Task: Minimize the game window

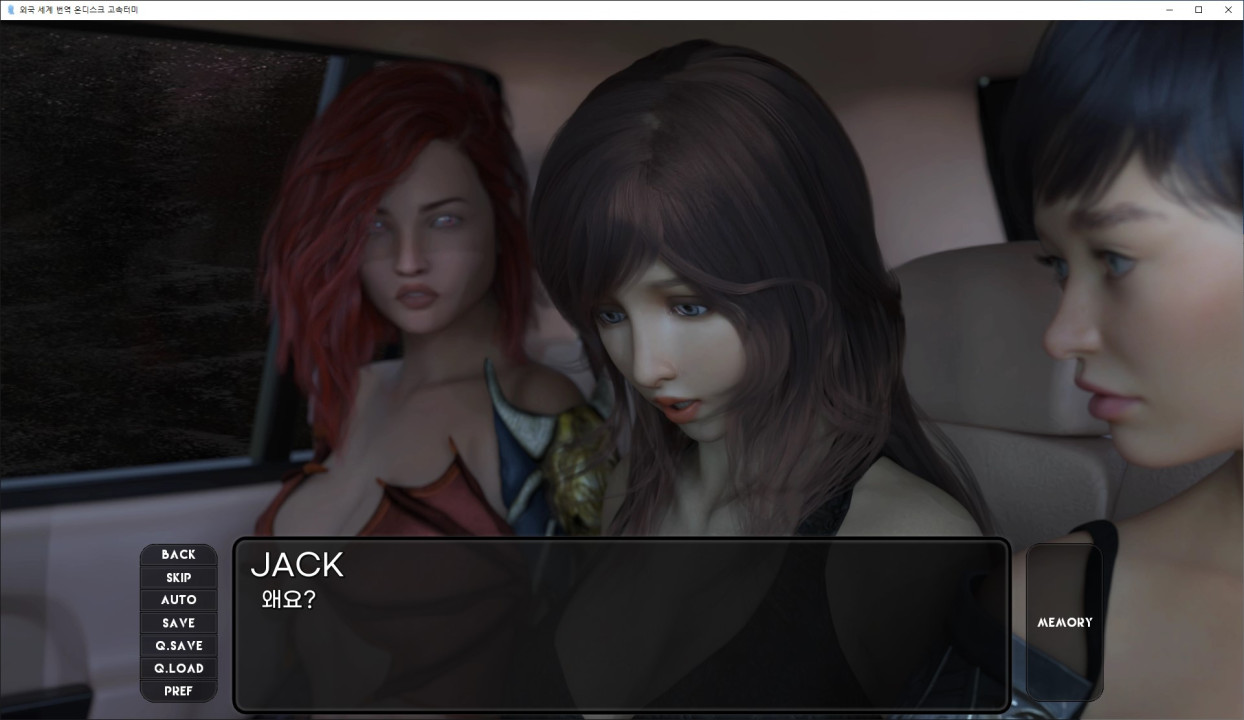Action: pos(1169,10)
